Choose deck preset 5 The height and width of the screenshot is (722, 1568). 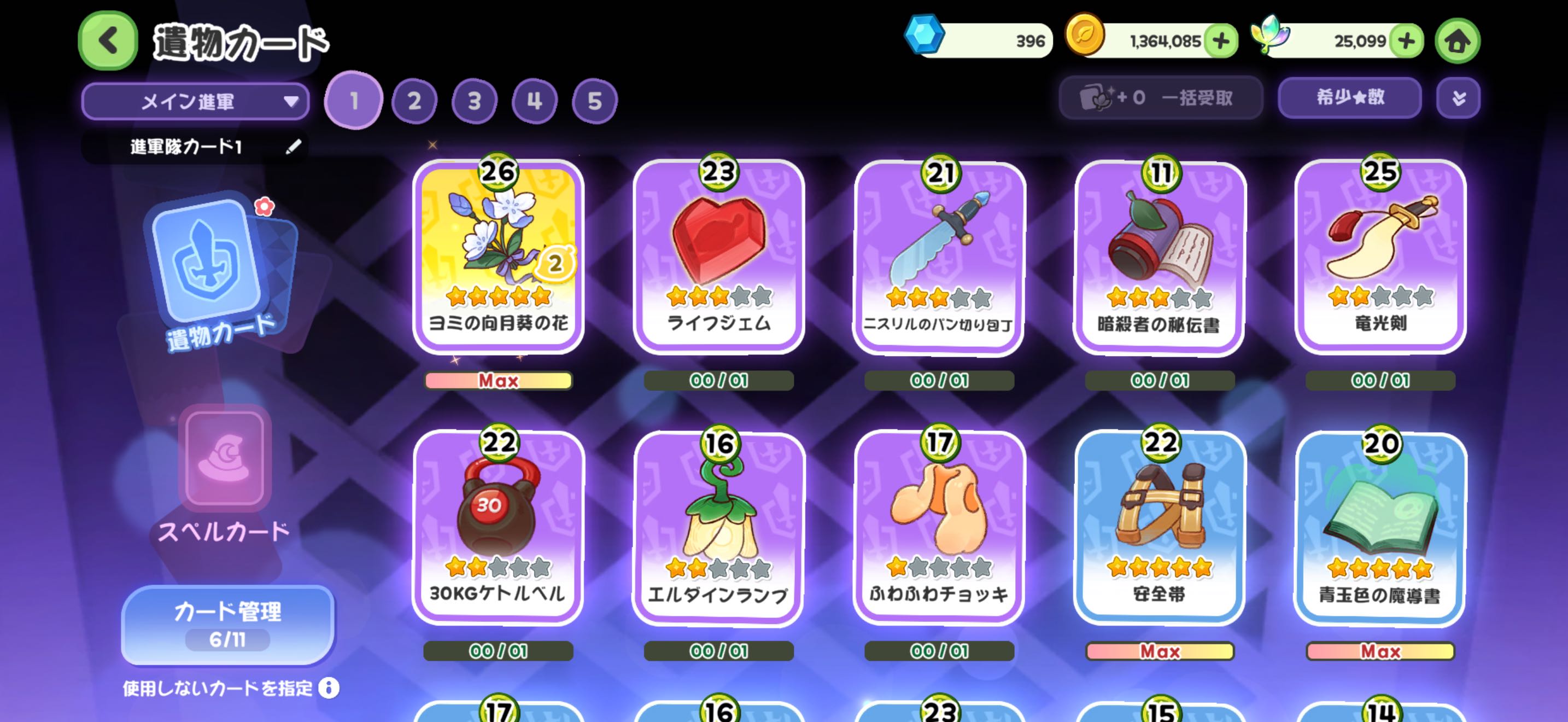tap(594, 101)
